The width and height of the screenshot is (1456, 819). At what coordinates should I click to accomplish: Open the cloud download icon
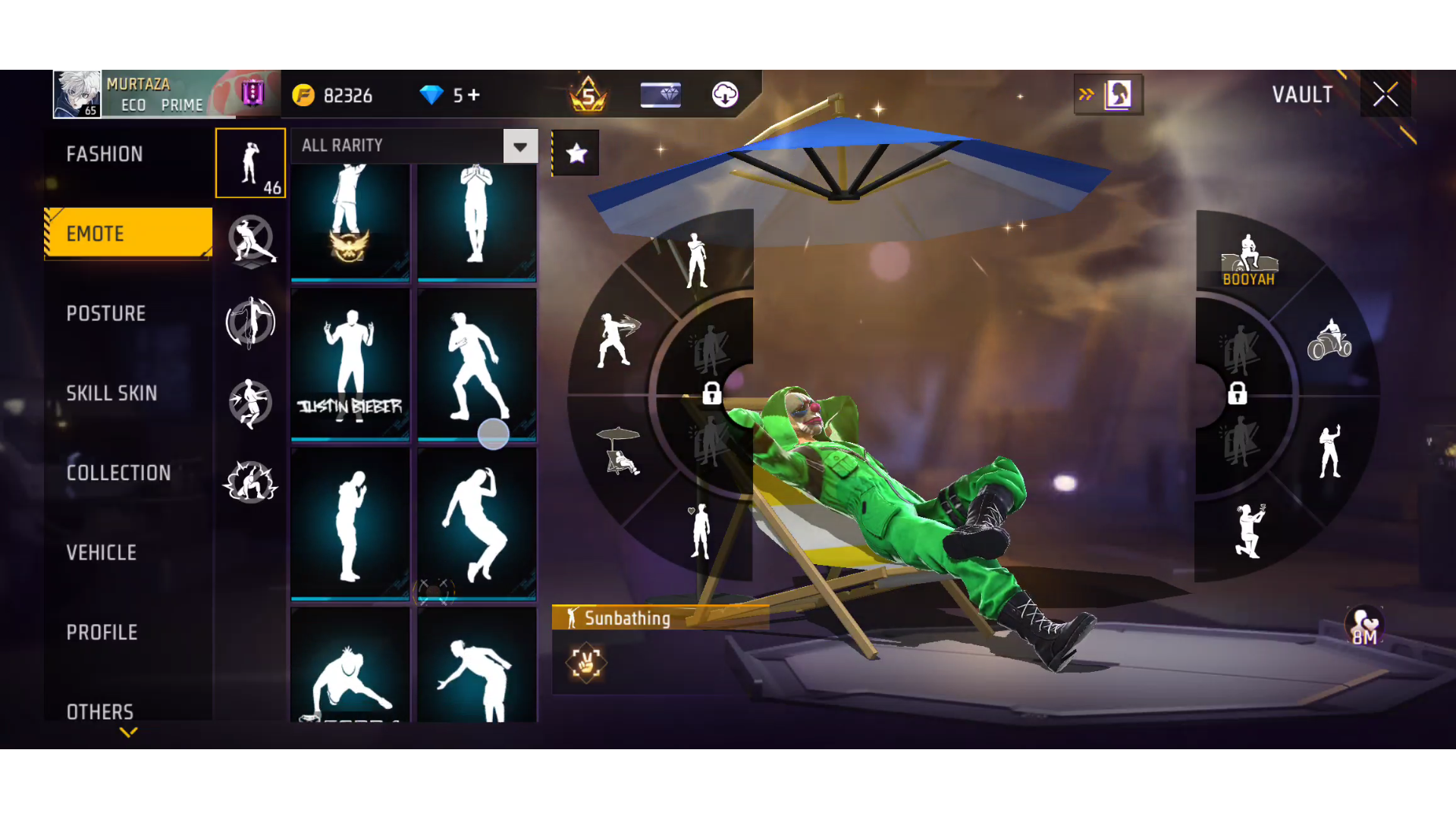[725, 95]
